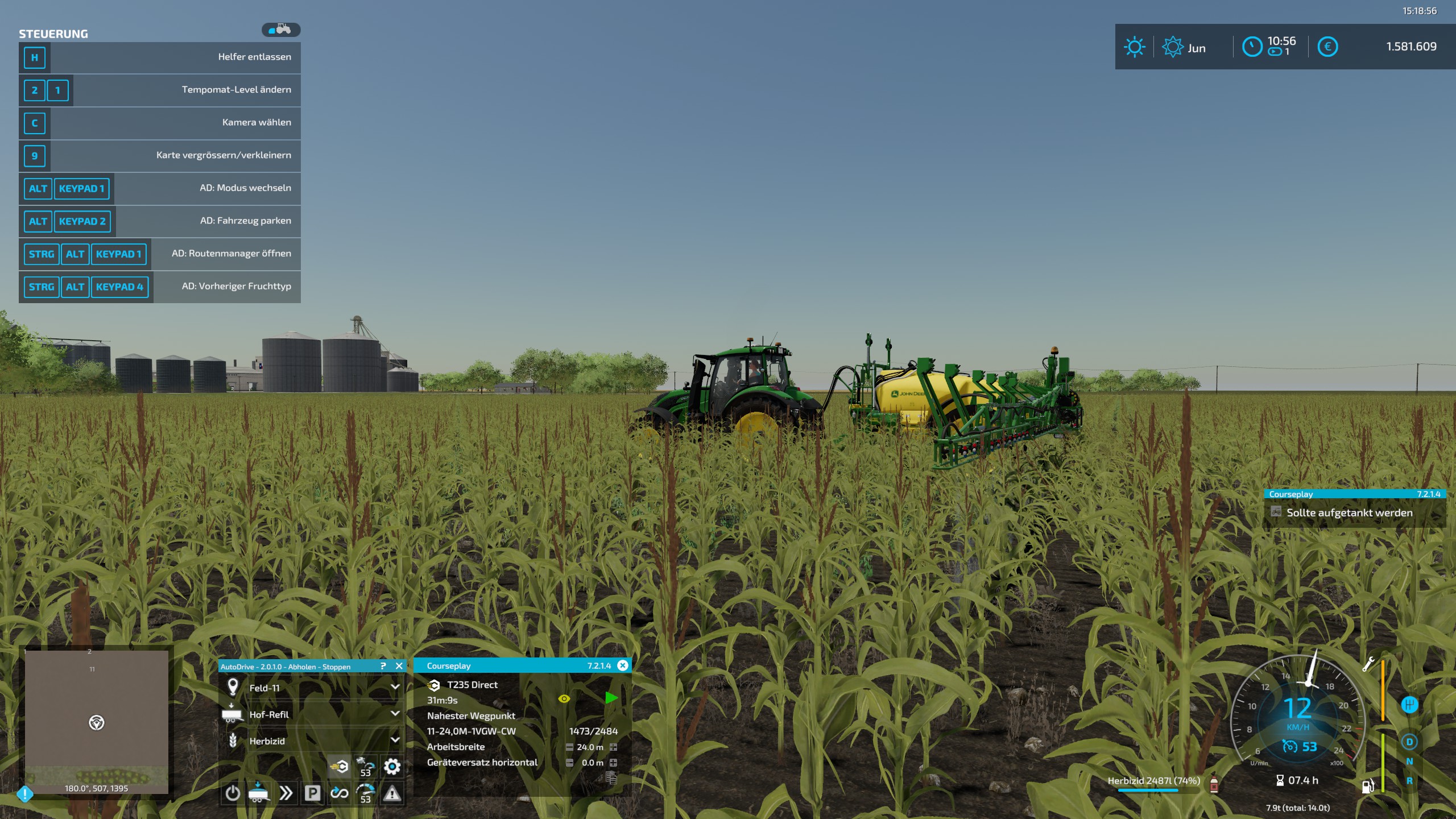Select the AutoDrive power button

233,794
